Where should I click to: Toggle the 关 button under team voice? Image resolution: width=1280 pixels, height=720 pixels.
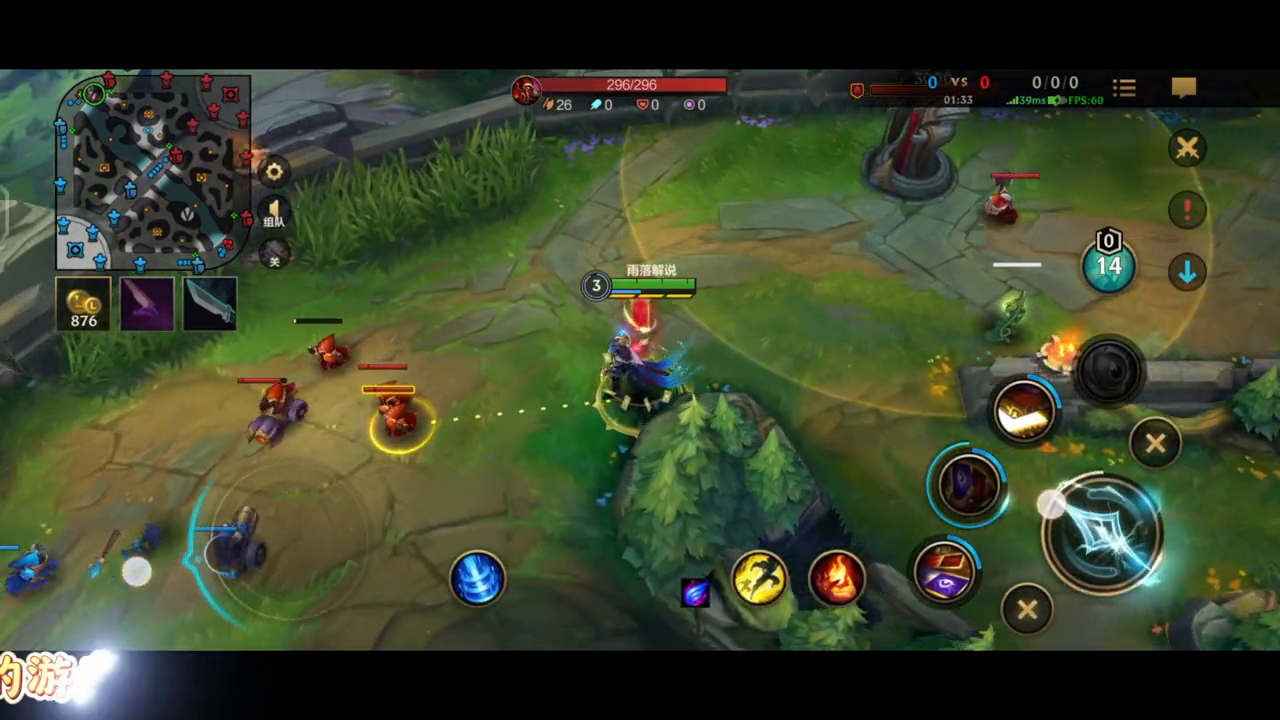point(274,255)
